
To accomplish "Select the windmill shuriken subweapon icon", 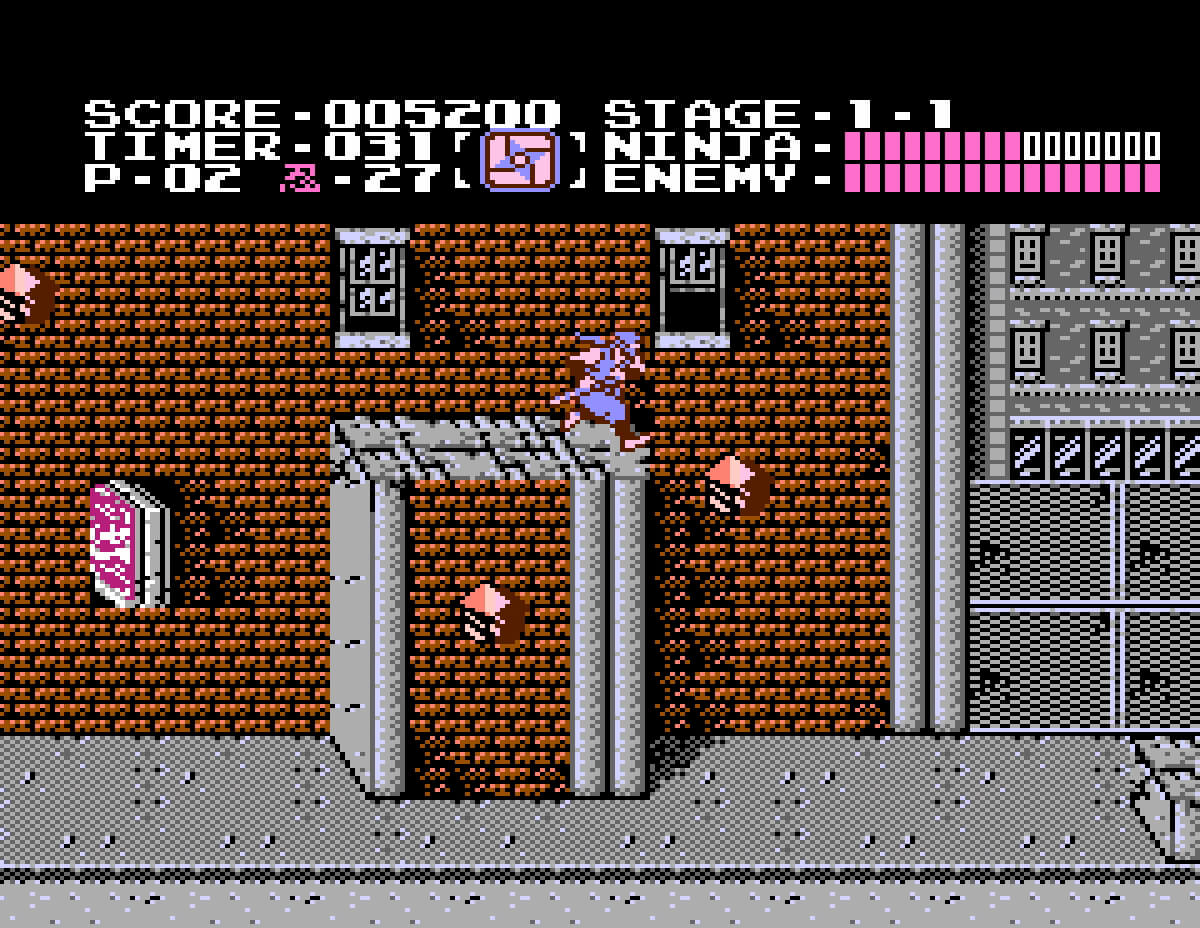I will (x=519, y=161).
